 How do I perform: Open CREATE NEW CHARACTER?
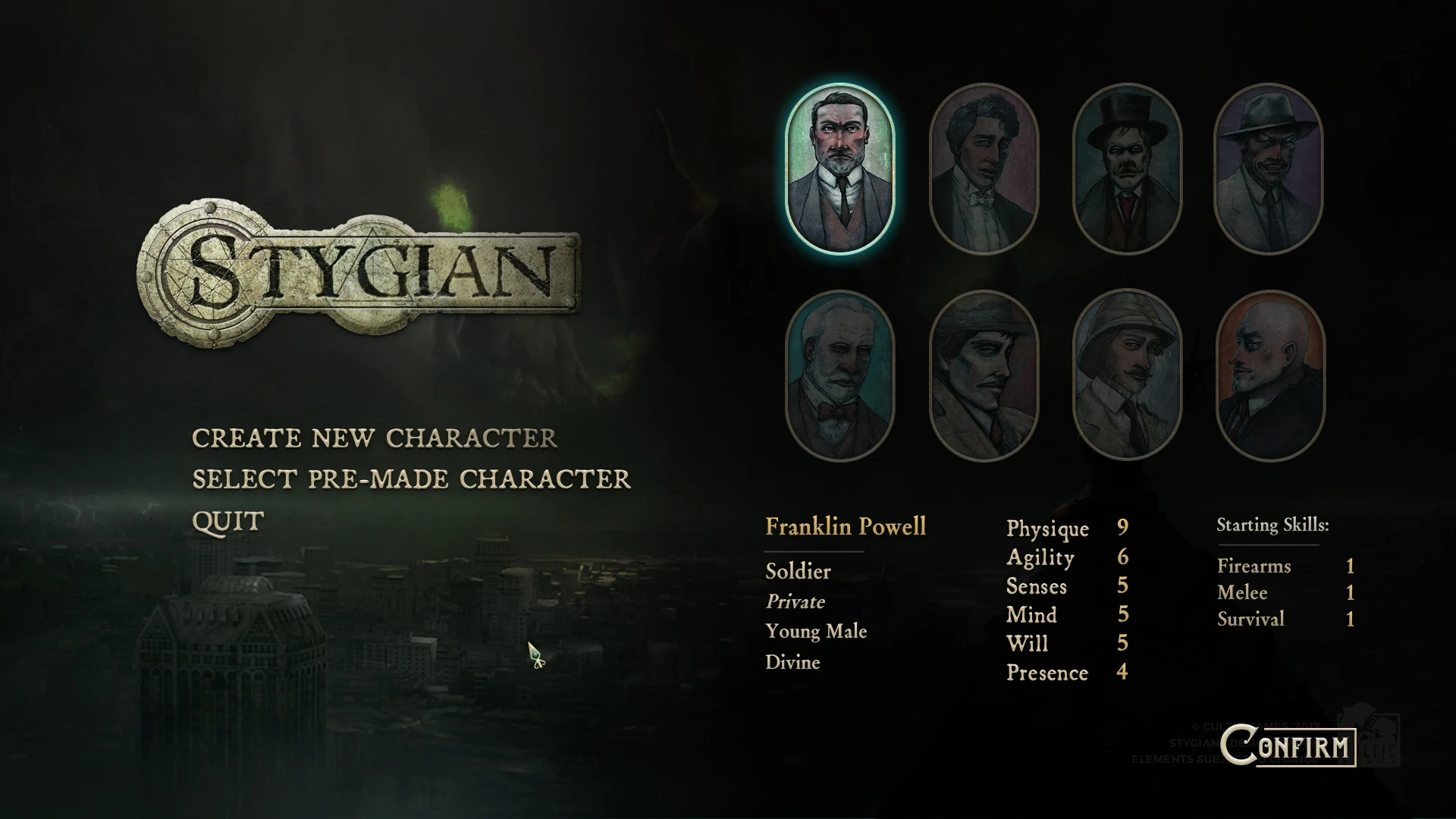click(x=375, y=438)
